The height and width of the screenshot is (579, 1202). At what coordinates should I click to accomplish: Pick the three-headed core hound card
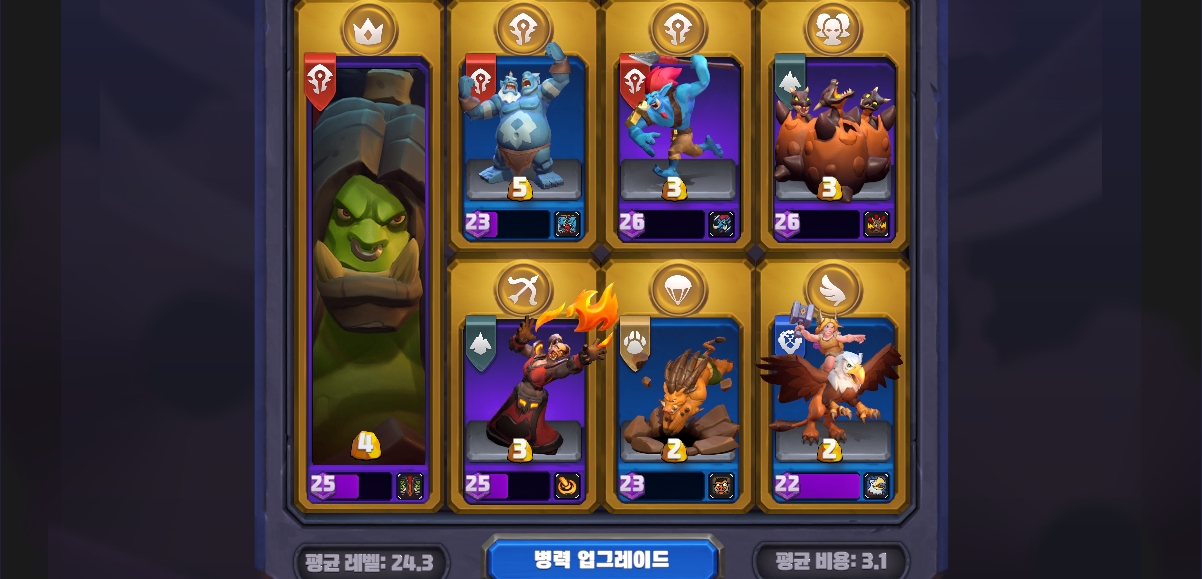(833, 130)
